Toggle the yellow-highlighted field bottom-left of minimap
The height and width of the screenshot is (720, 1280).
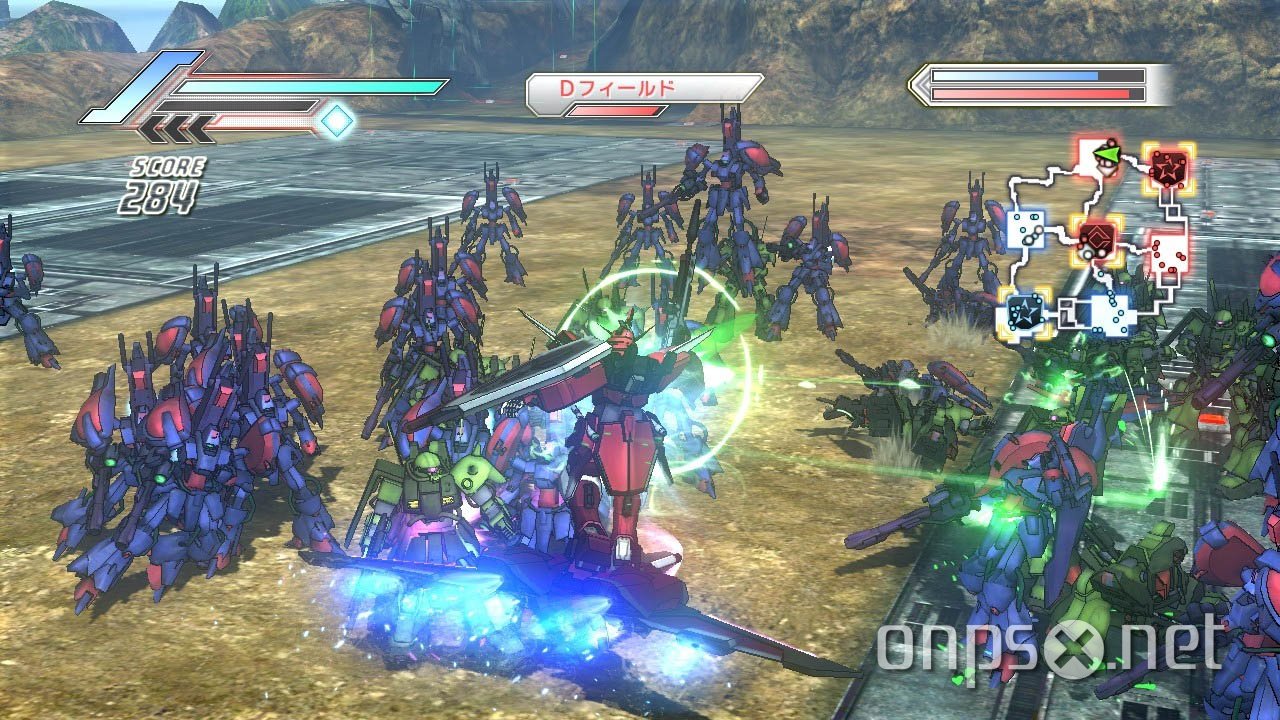point(1024,312)
